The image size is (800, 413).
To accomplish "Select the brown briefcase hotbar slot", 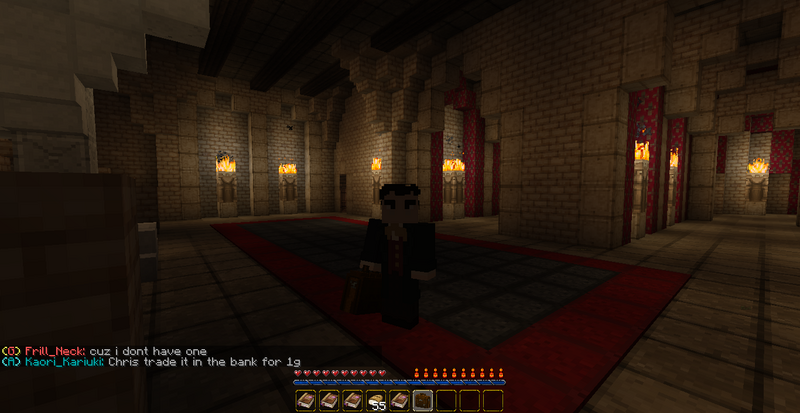I will tap(424, 400).
